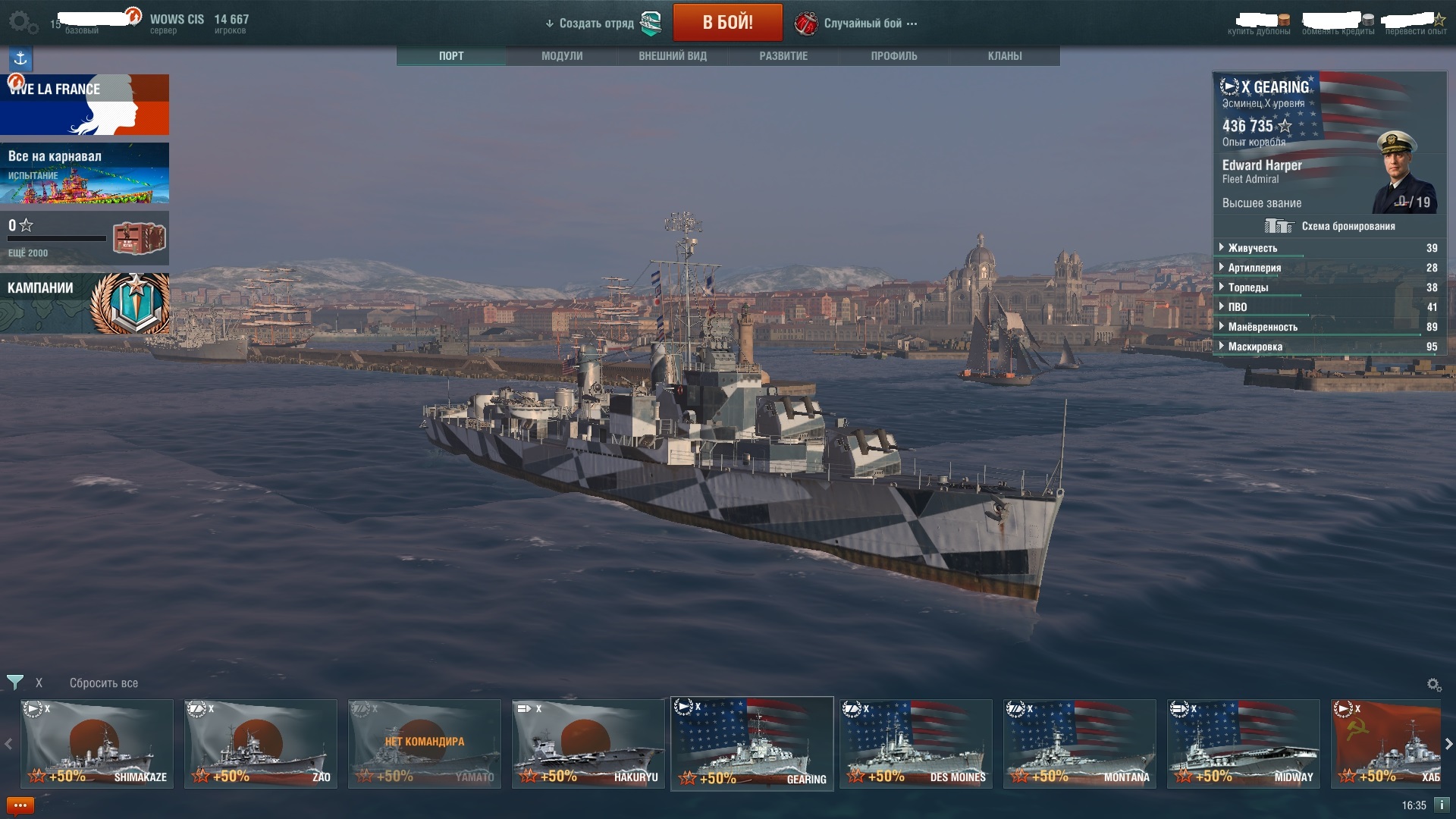1456x819 pixels.
Task: Open the settings gear menu
Action: (22, 23)
